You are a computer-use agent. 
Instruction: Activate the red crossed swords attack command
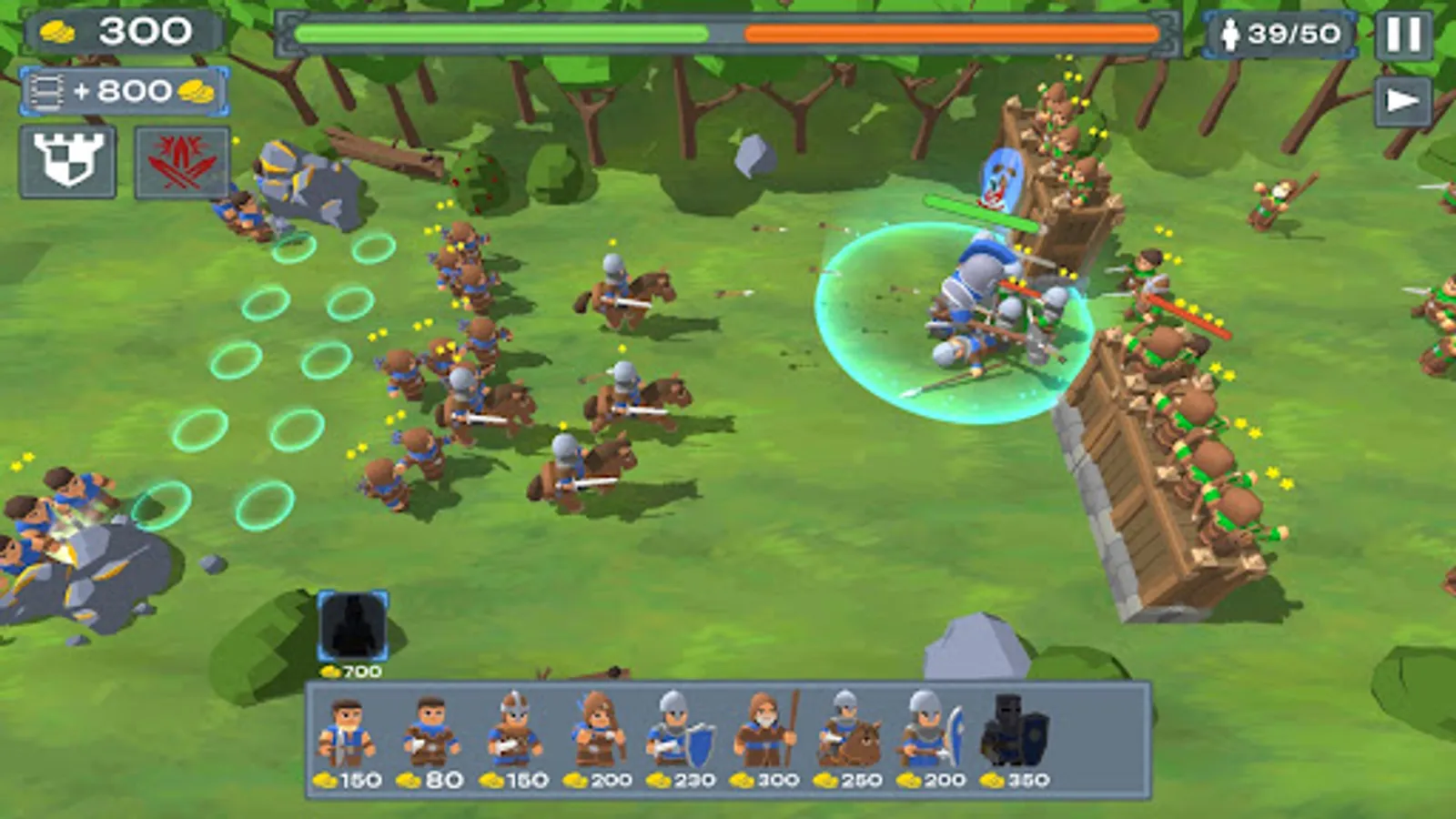point(182,165)
